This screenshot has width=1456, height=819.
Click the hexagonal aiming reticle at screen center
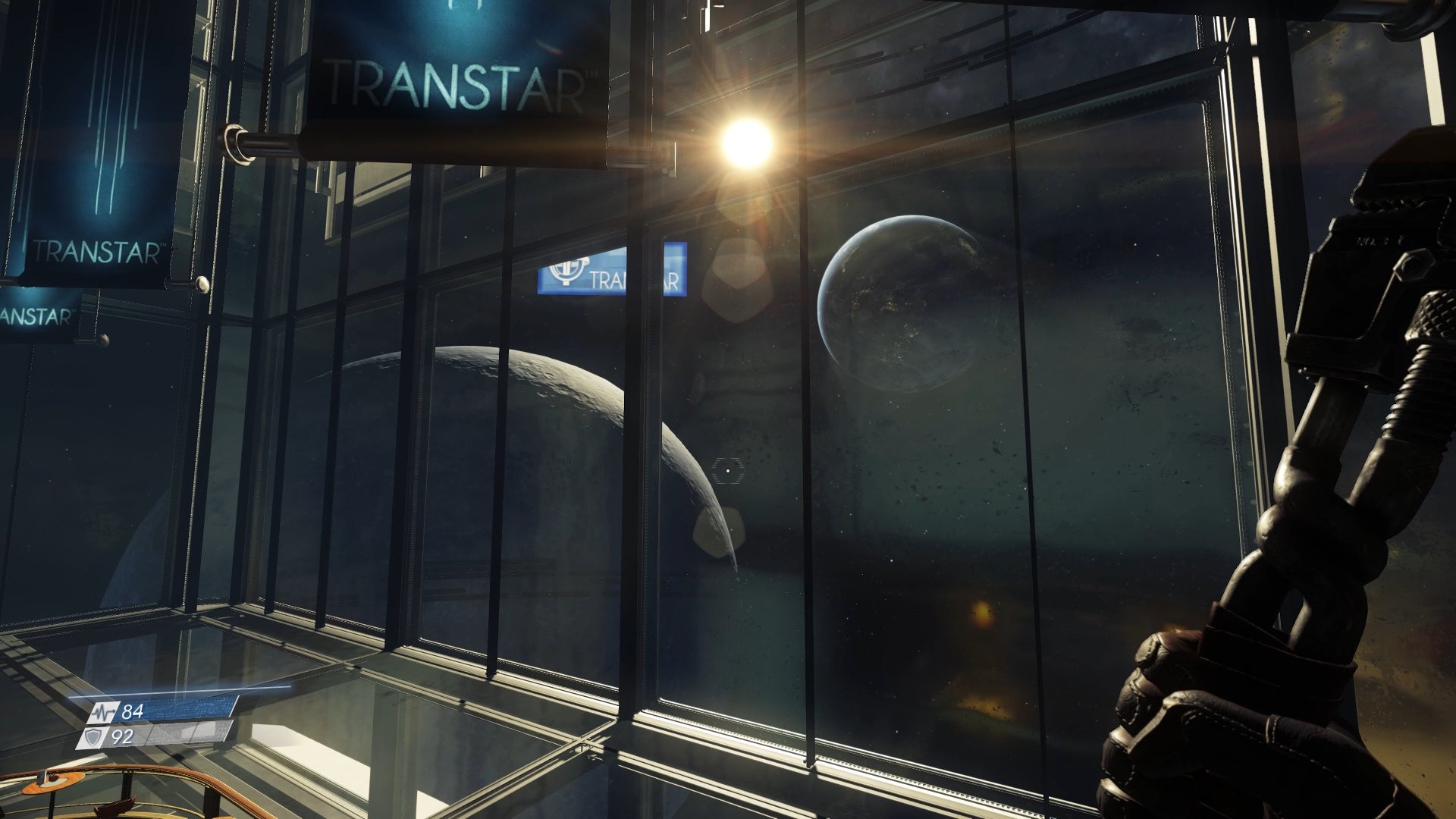tap(726, 470)
